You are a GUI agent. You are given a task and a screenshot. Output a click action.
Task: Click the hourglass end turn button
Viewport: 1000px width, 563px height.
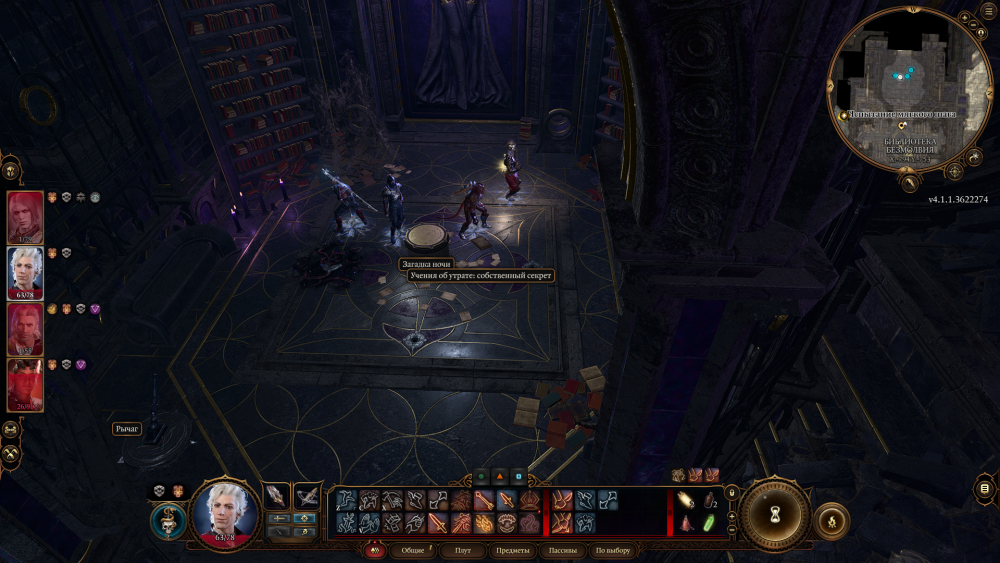(775, 512)
